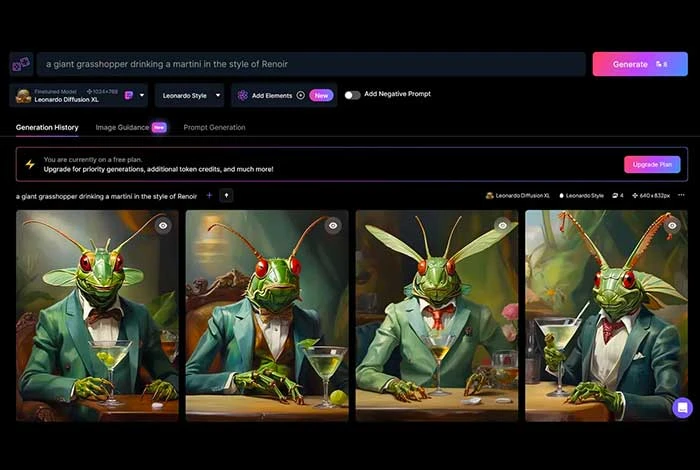Click the Upgrade Plan button
The height and width of the screenshot is (470, 700).
pyautogui.click(x=652, y=164)
